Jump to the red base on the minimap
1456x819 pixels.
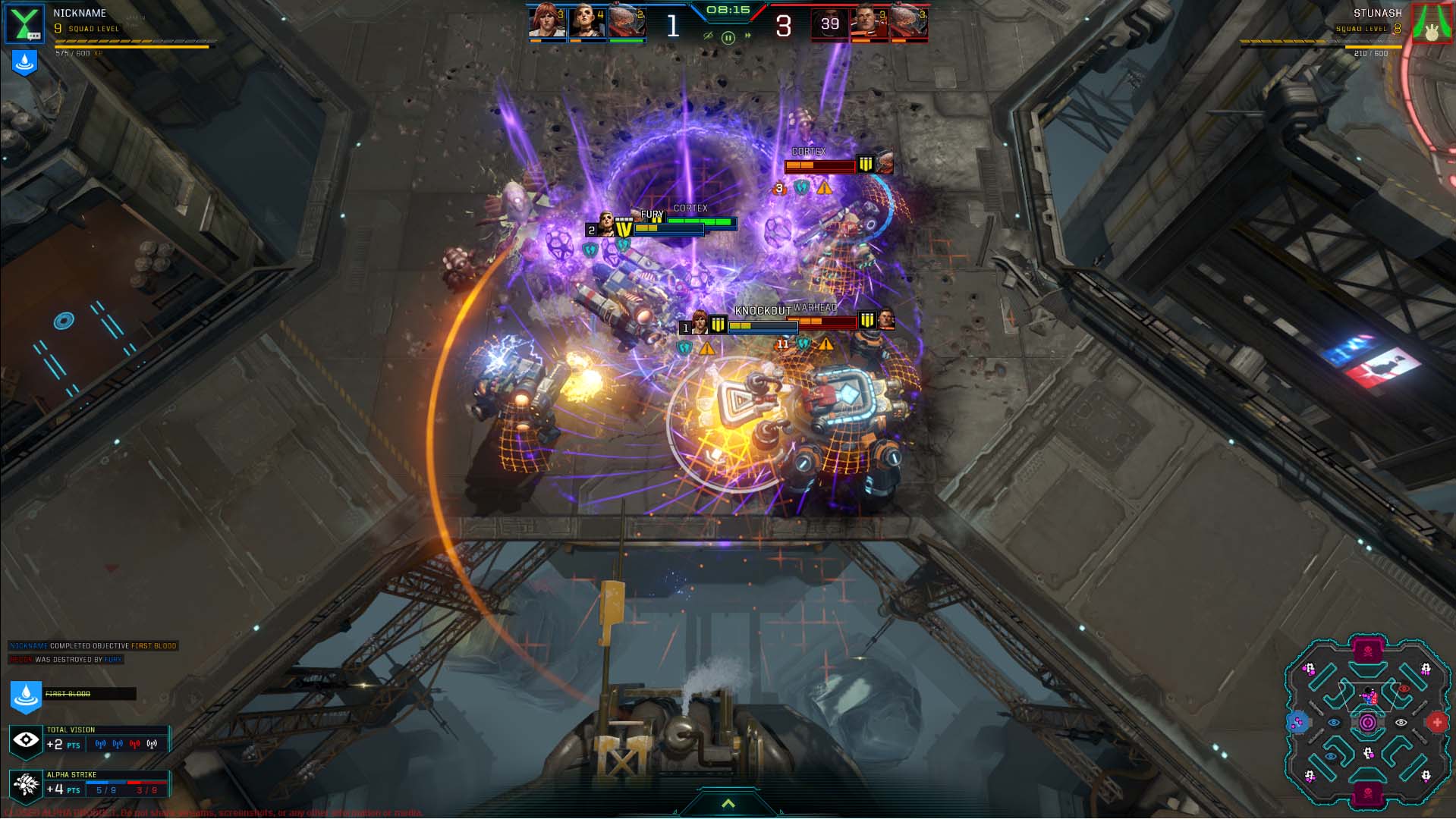pos(1436,723)
